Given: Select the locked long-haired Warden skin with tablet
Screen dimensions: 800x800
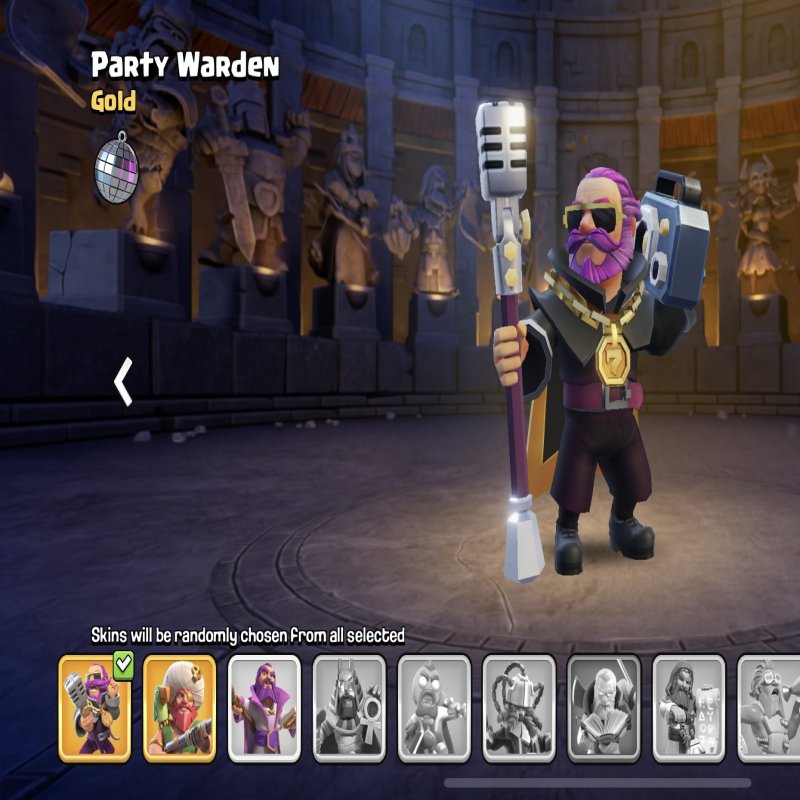Looking at the screenshot, I should 689,708.
